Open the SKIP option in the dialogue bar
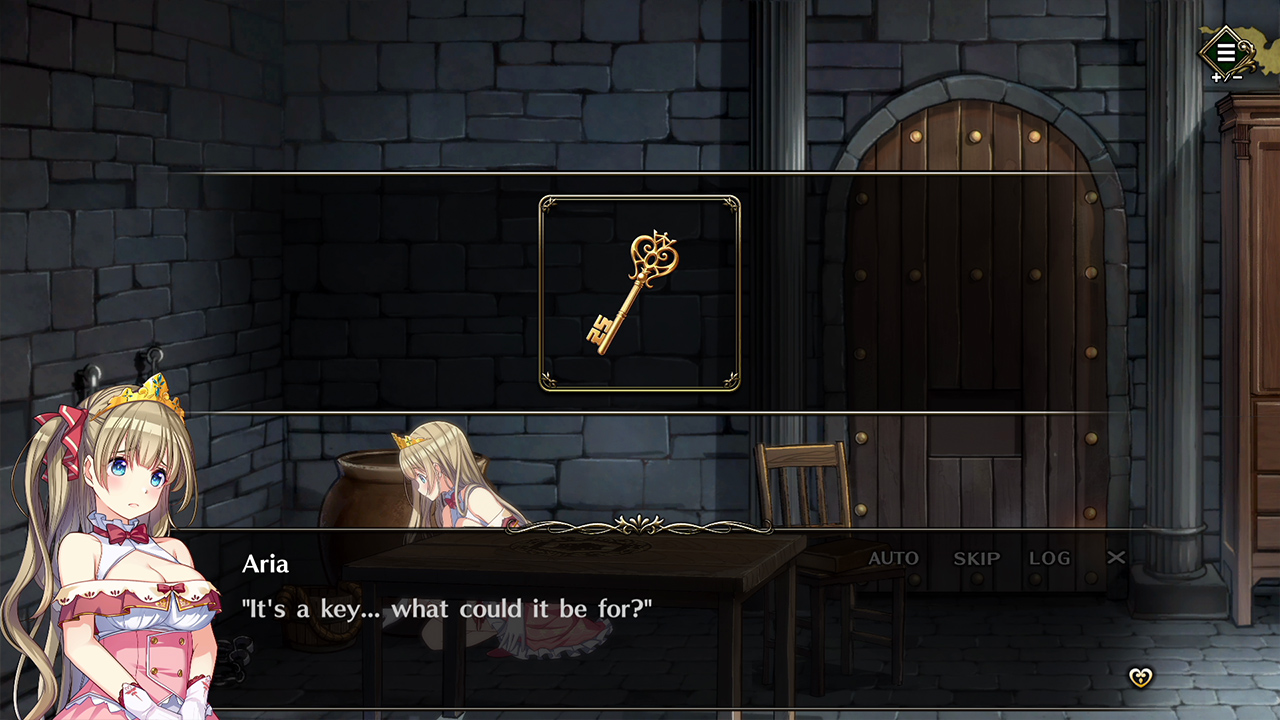The width and height of the screenshot is (1280, 720). click(x=975, y=558)
